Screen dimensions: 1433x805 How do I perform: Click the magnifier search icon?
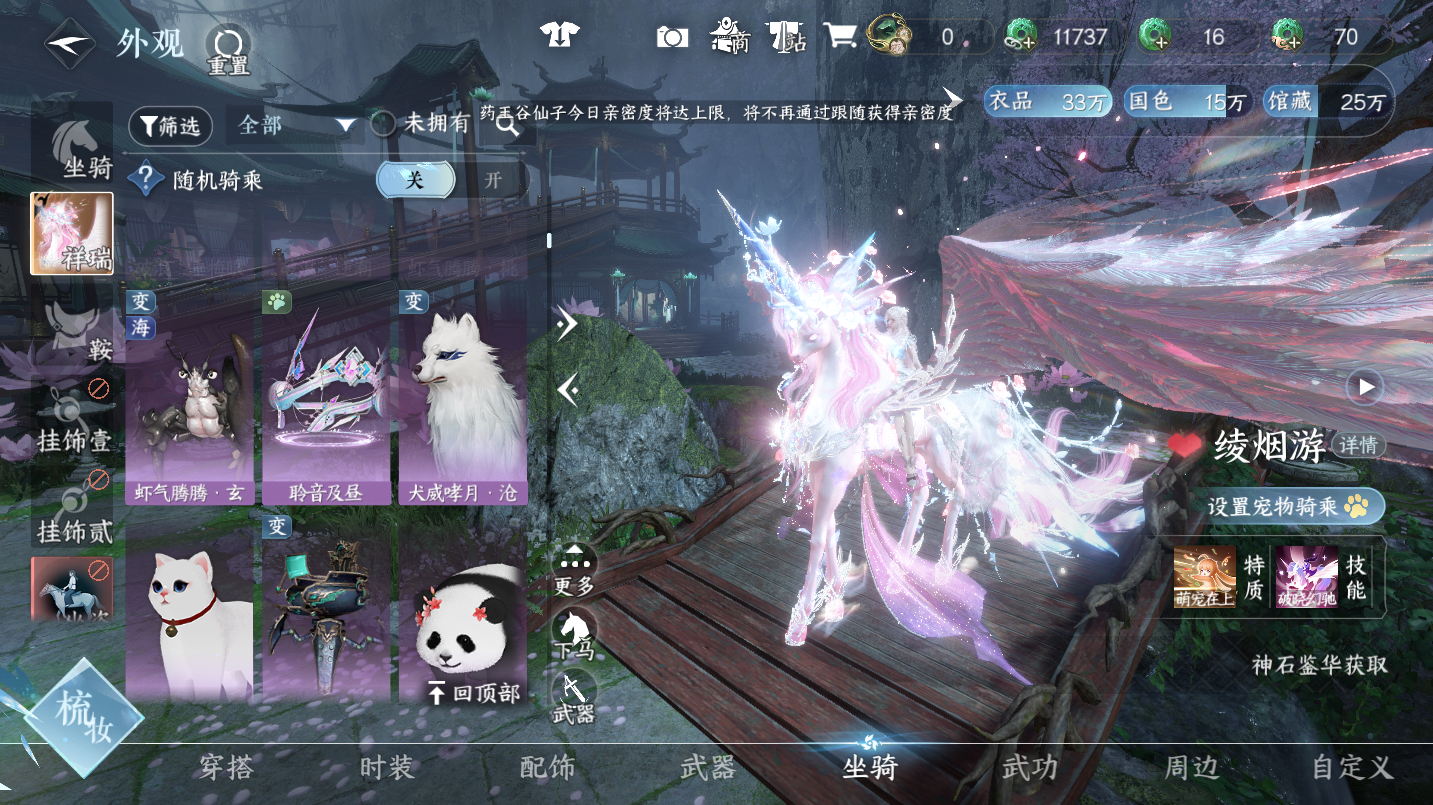point(507,125)
